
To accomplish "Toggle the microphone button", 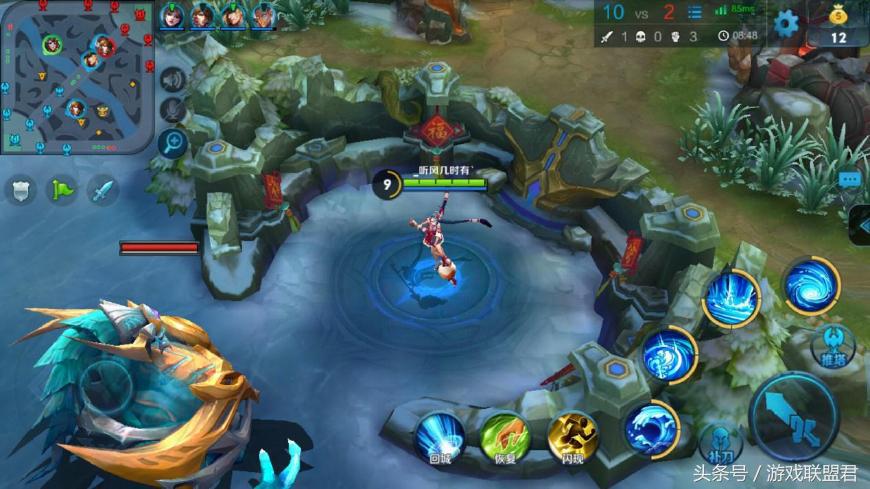I will [x=174, y=111].
